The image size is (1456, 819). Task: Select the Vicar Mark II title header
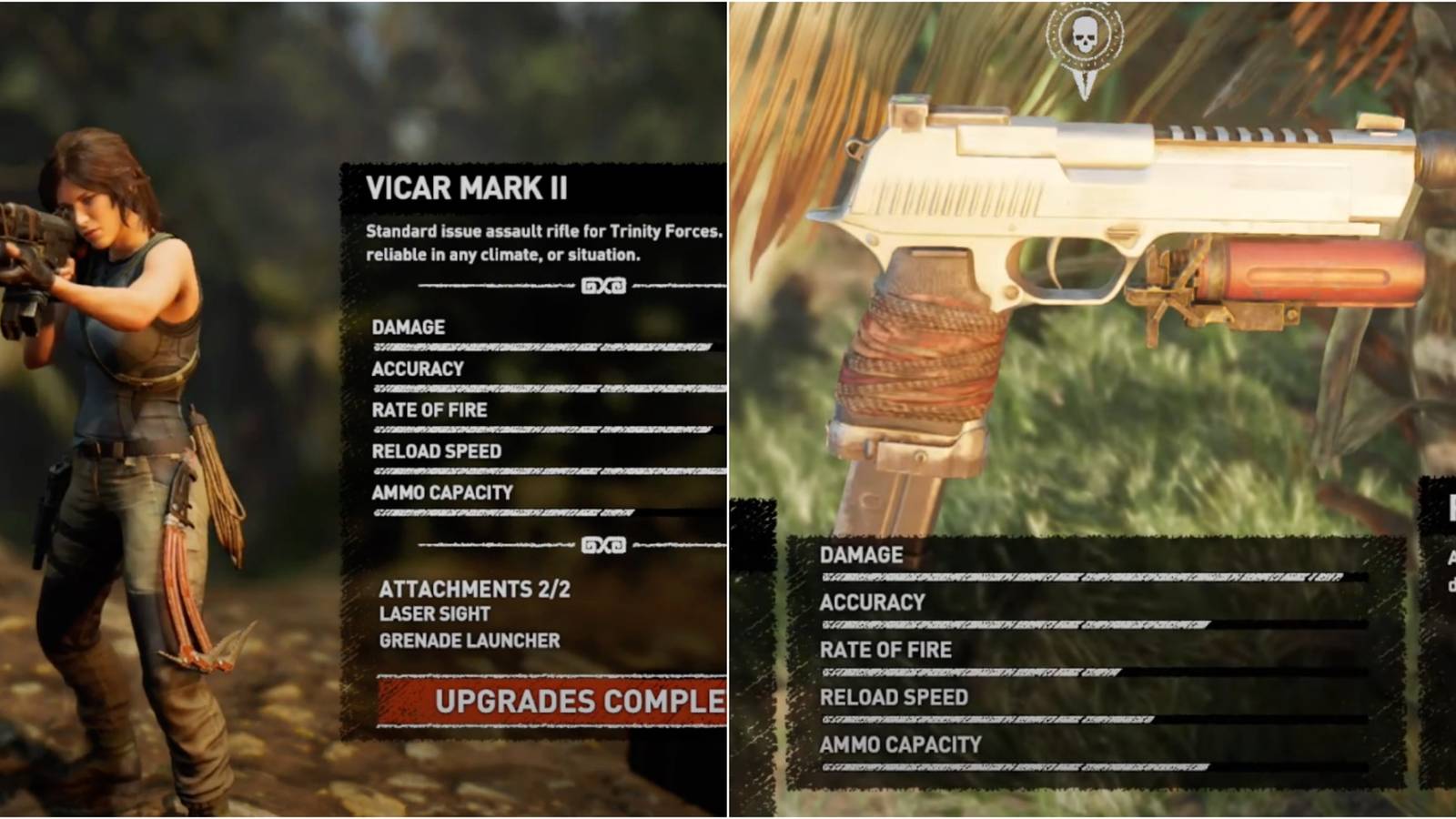(469, 189)
